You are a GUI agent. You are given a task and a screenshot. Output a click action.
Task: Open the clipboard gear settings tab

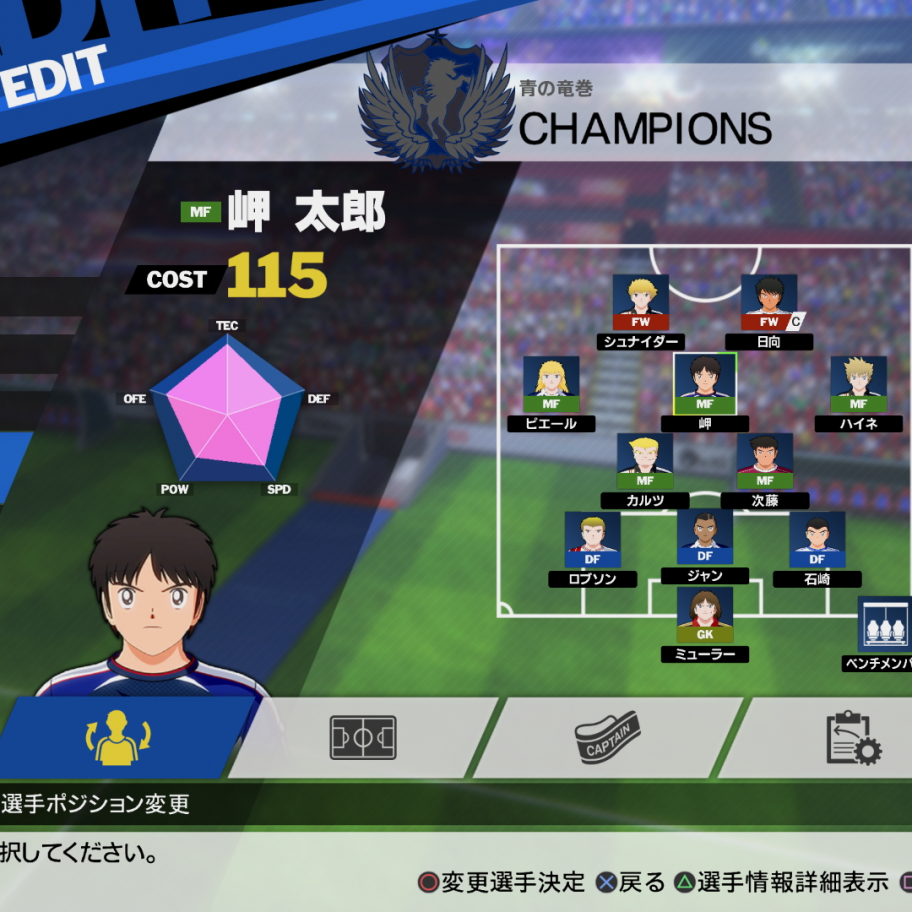point(852,738)
